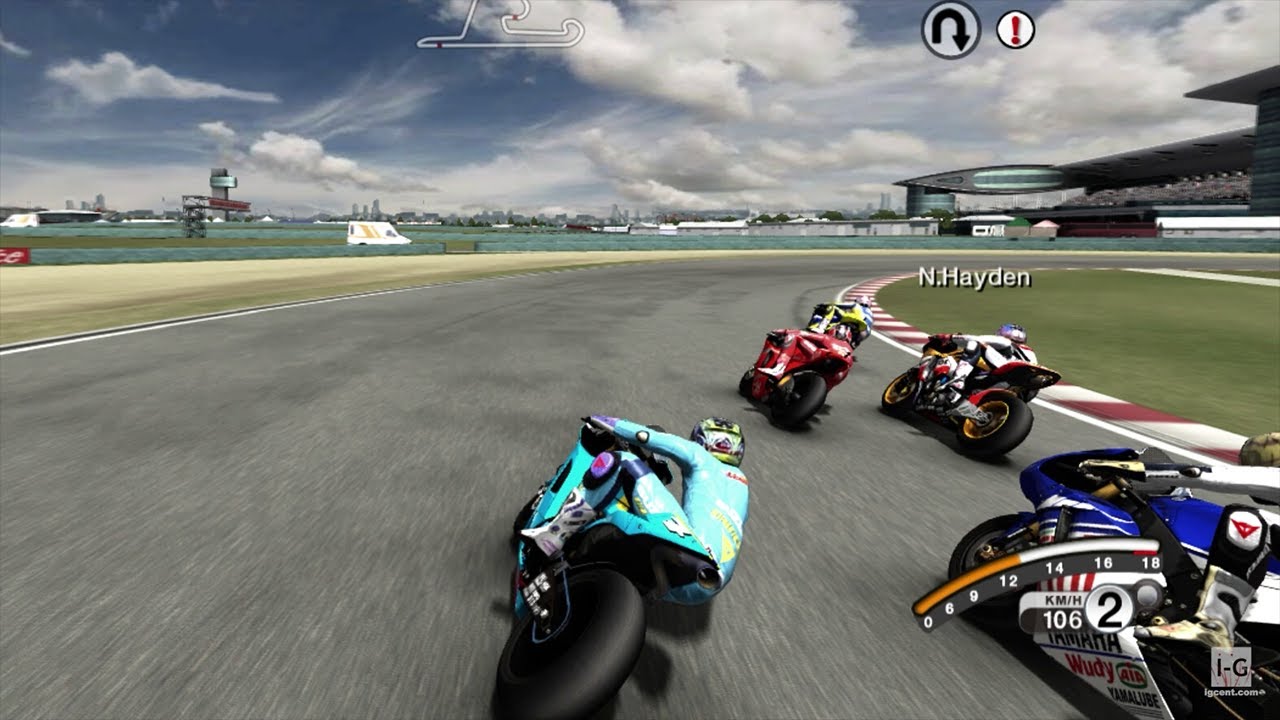1280x720 pixels.
Task: Click the number 0 on the rev scale
Action: point(927,621)
